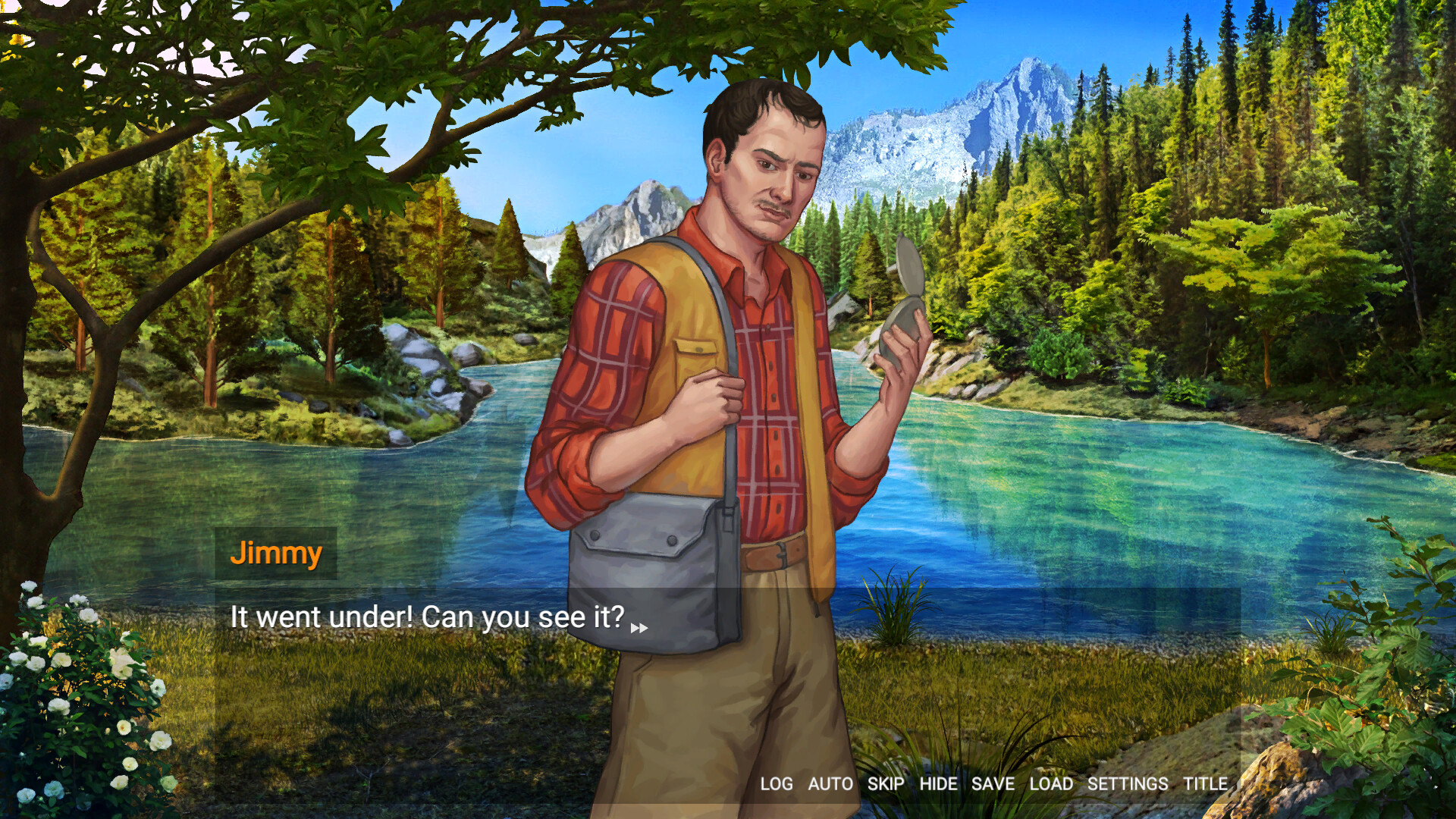Open the LOAD screen
Screen dimensions: 1456x819
tap(1053, 785)
